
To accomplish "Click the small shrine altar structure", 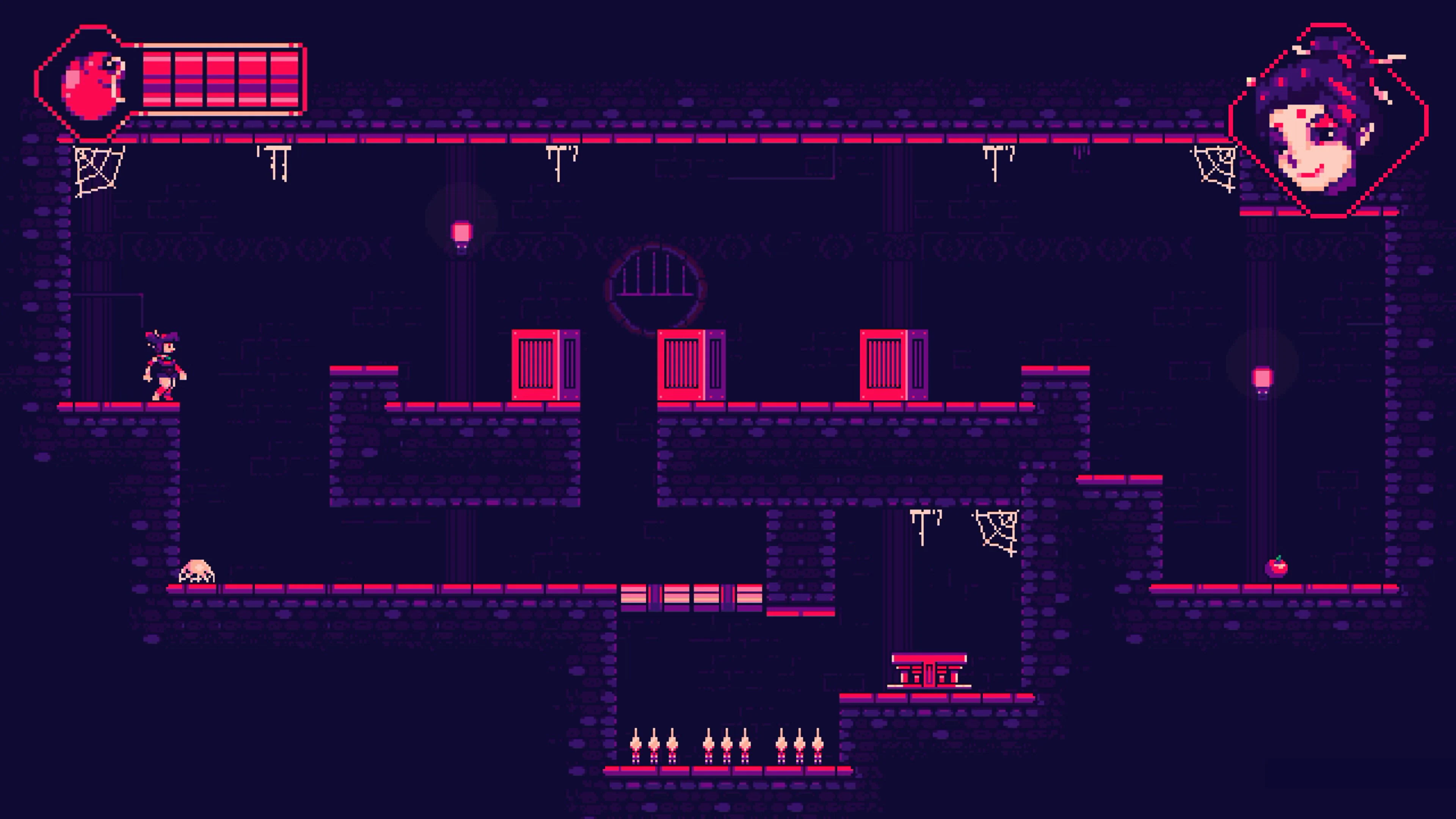I will point(930,673).
